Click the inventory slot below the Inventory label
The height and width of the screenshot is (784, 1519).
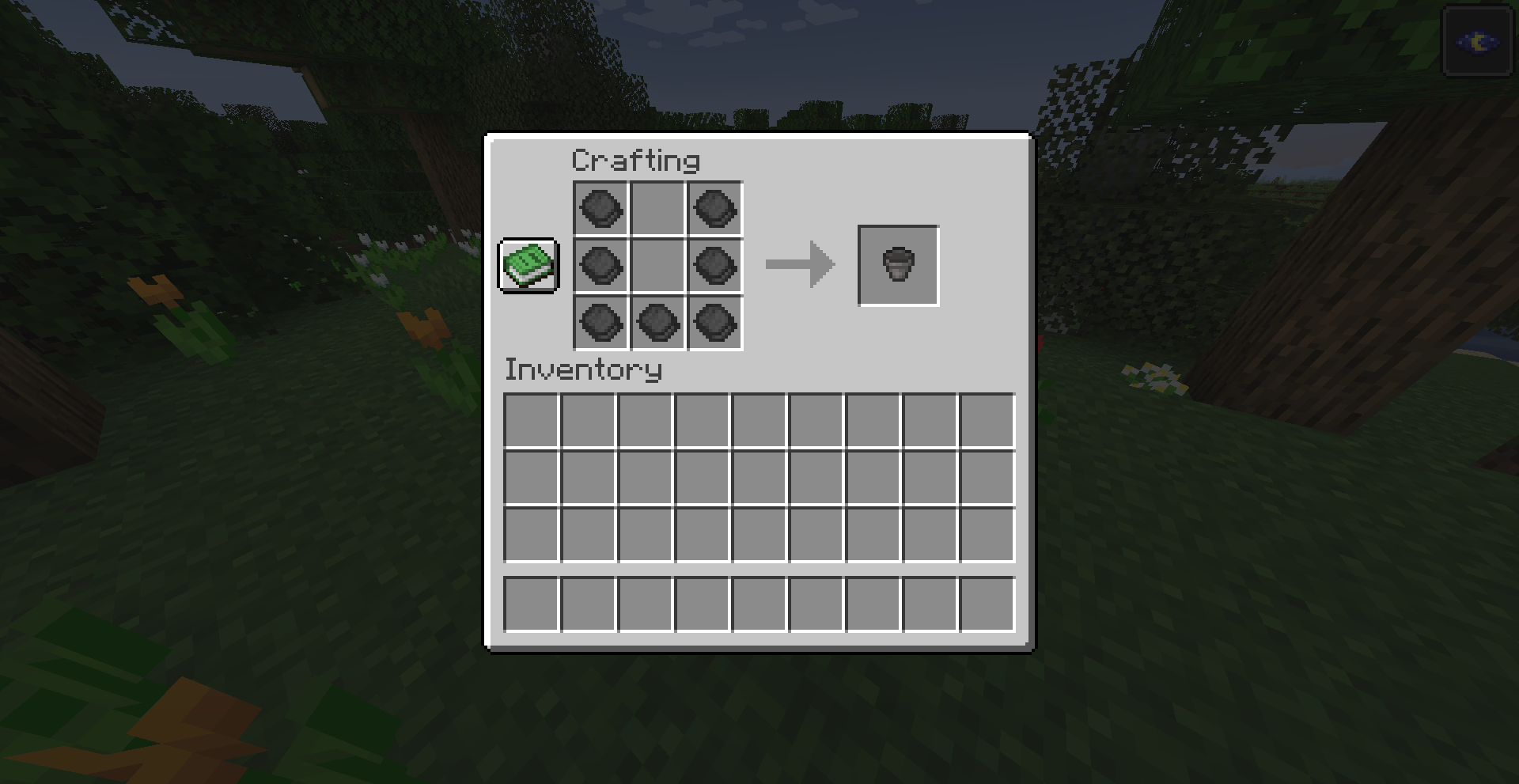pos(532,421)
